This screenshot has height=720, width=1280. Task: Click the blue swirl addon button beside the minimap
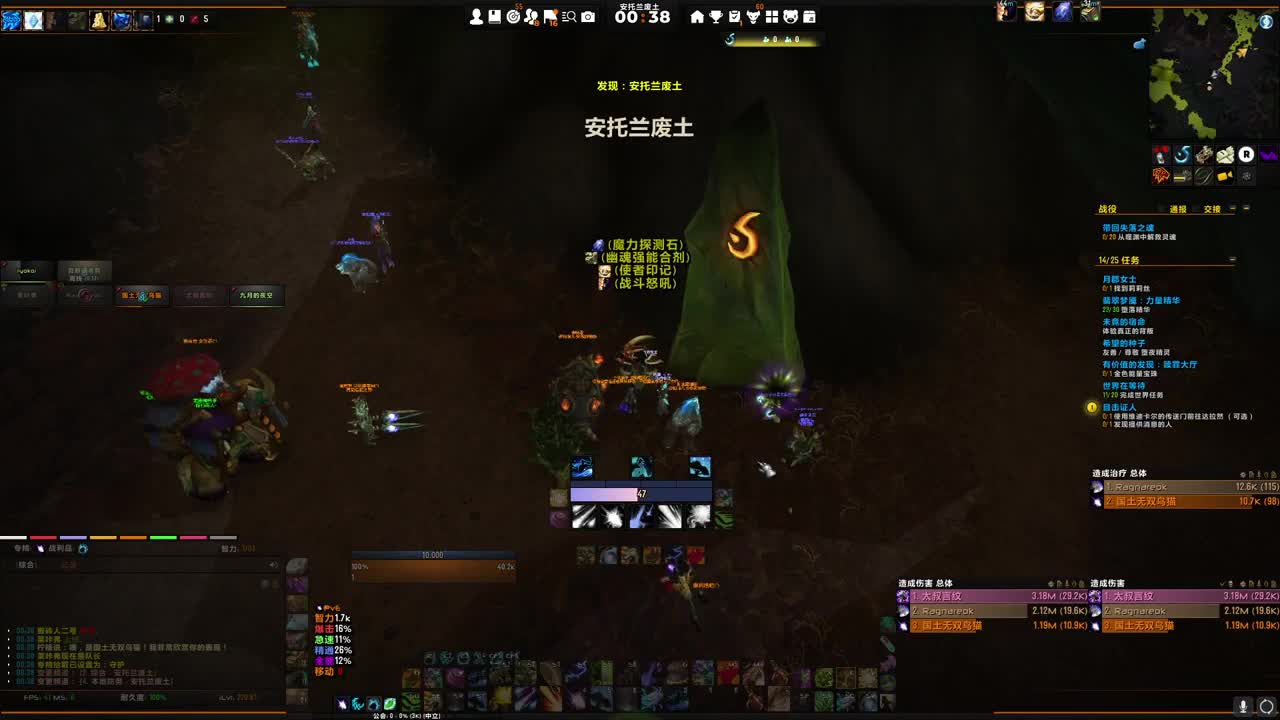point(1183,154)
